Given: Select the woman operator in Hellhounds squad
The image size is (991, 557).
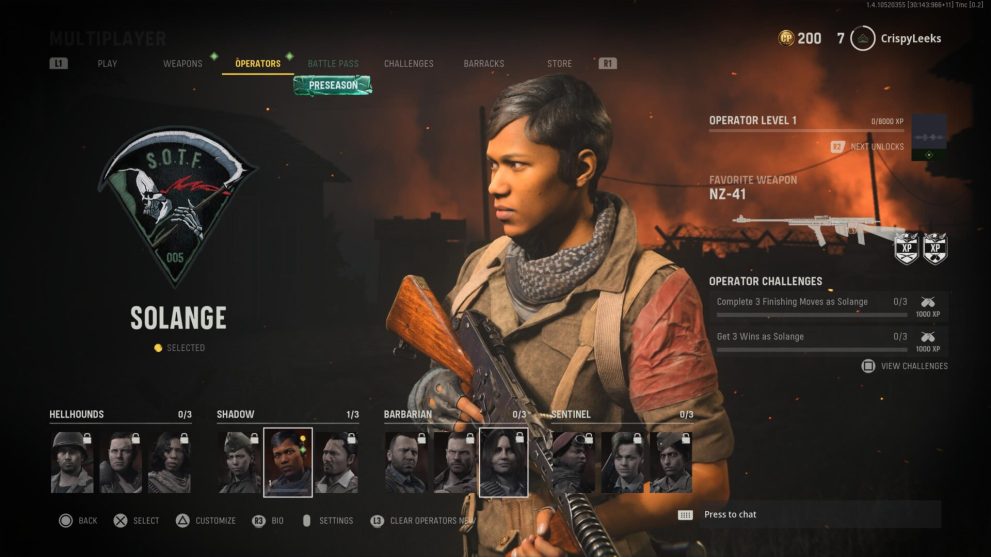Looking at the screenshot, I should click(169, 462).
